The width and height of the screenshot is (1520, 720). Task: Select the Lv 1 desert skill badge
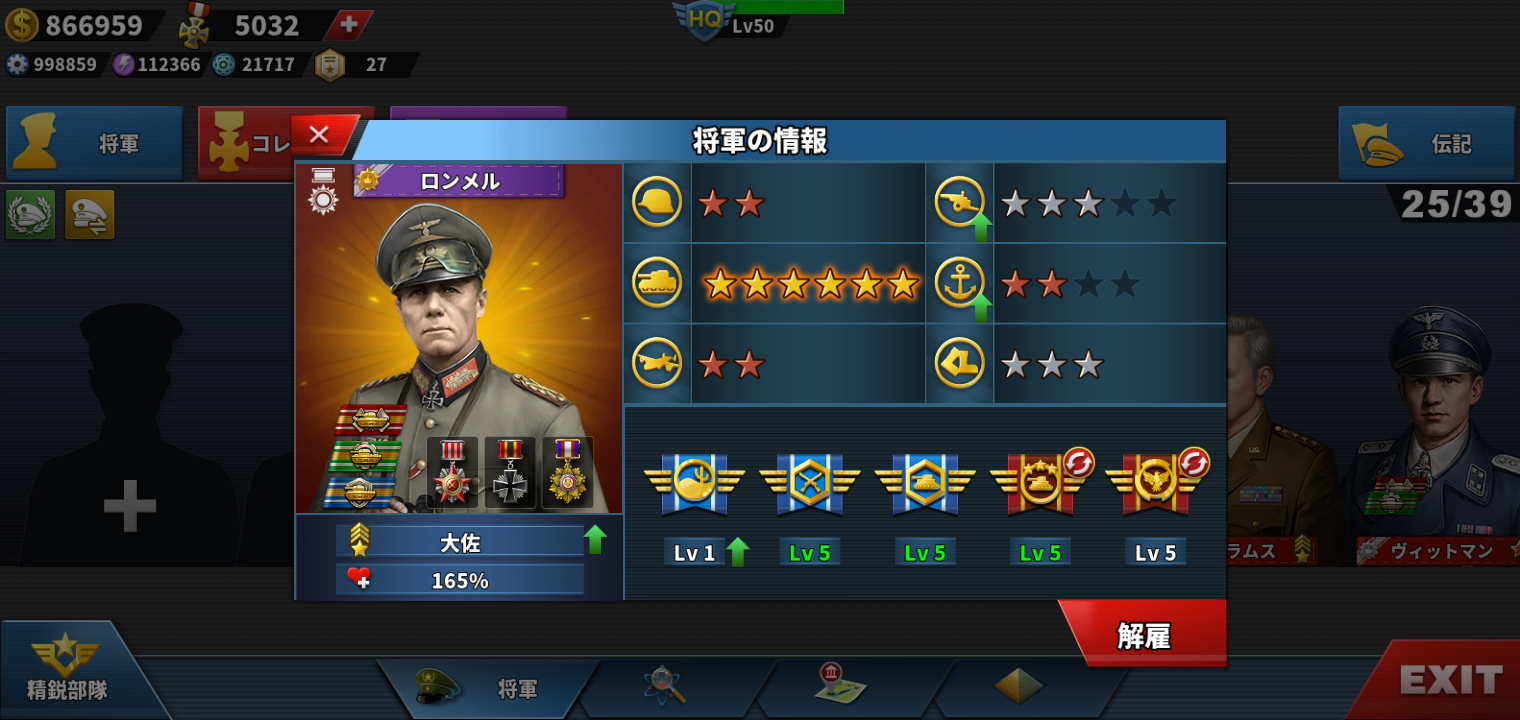pos(695,483)
